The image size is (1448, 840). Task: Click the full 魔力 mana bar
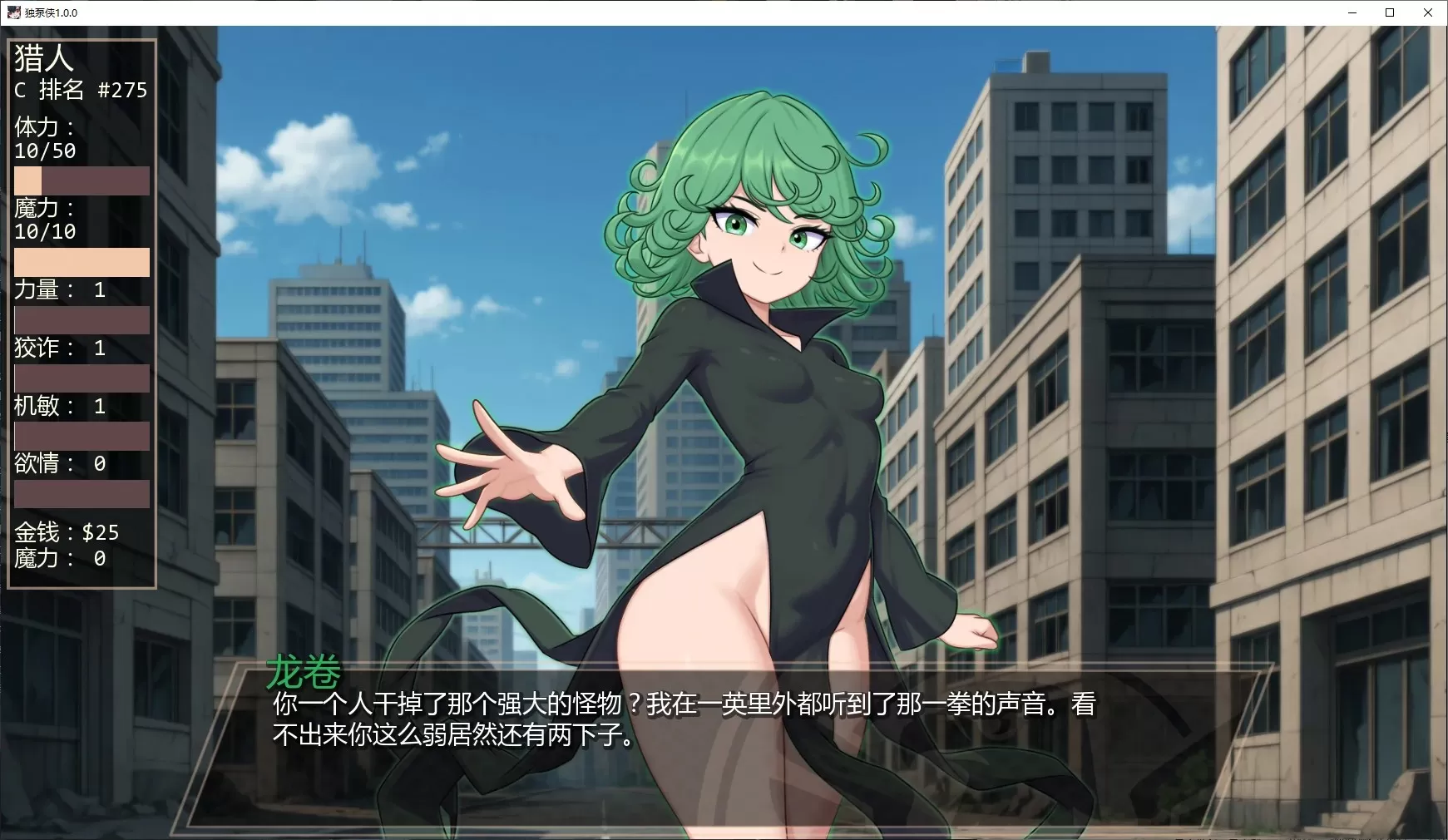[x=81, y=262]
